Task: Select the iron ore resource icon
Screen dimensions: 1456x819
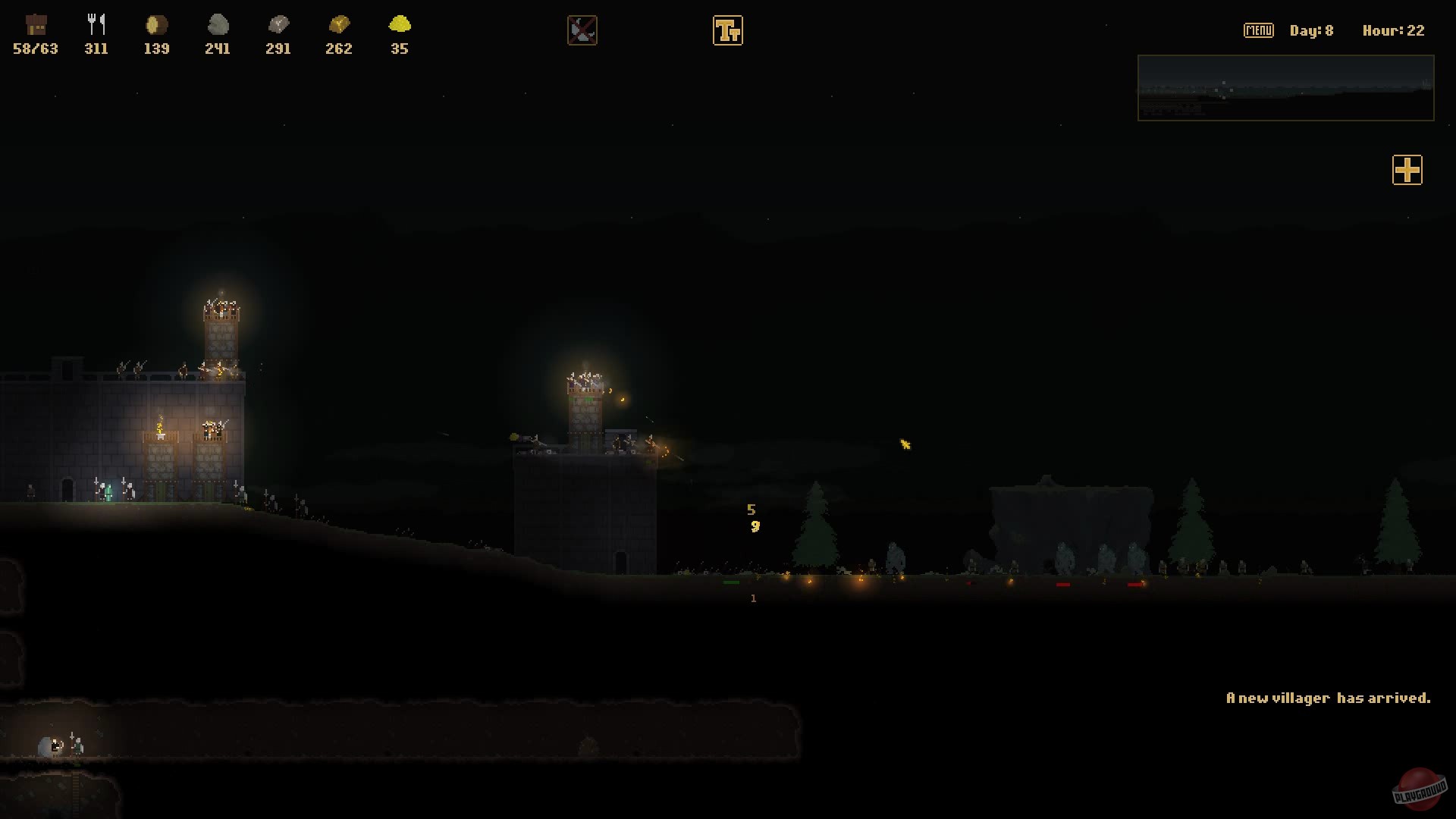Action: [278, 25]
